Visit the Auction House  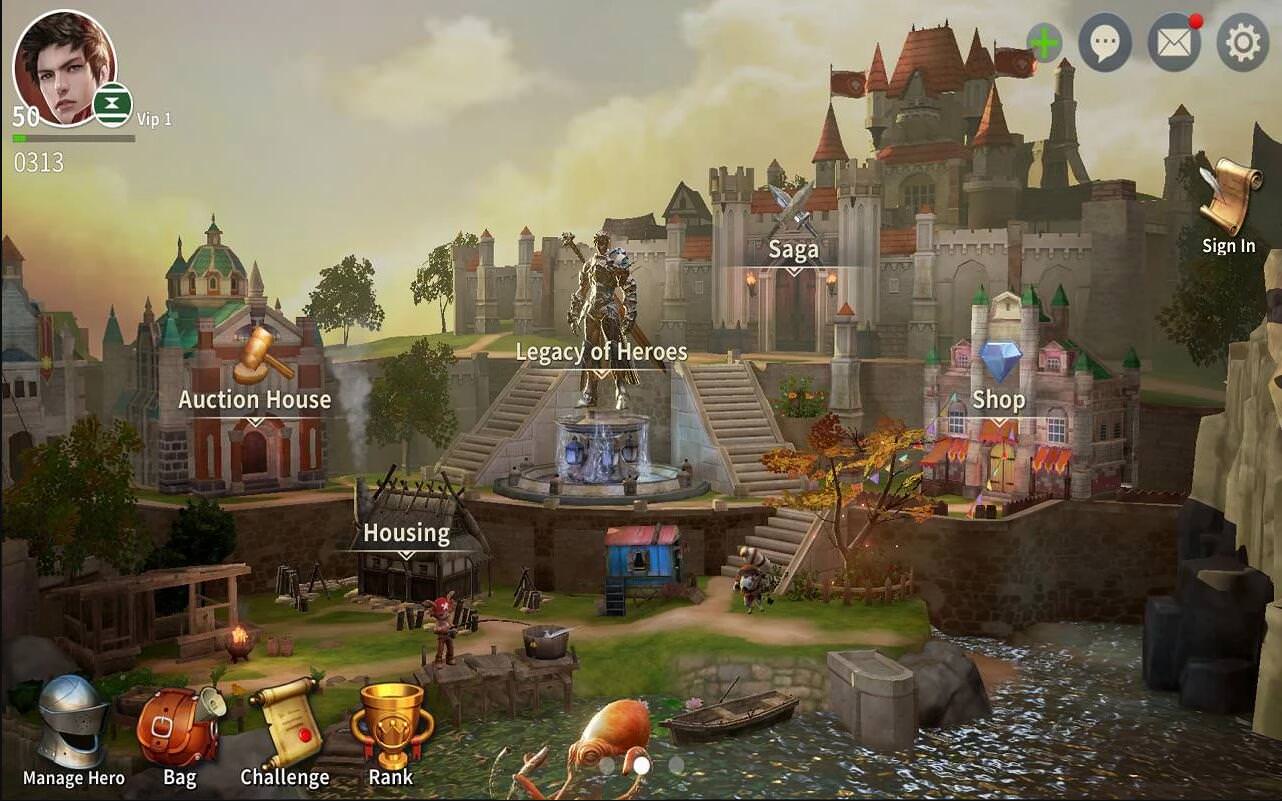(x=255, y=382)
